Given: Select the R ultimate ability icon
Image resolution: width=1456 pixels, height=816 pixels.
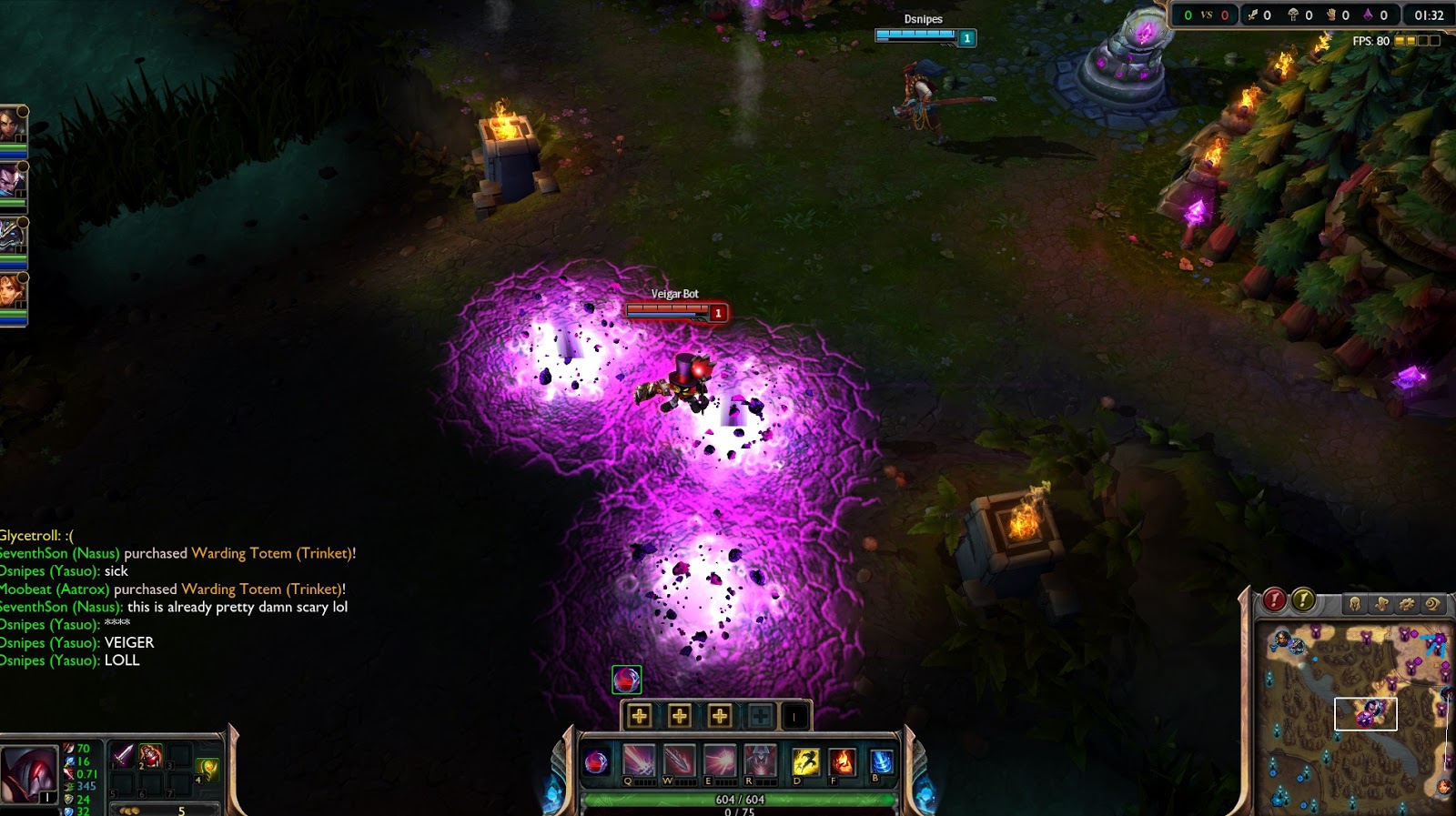Looking at the screenshot, I should 760,761.
